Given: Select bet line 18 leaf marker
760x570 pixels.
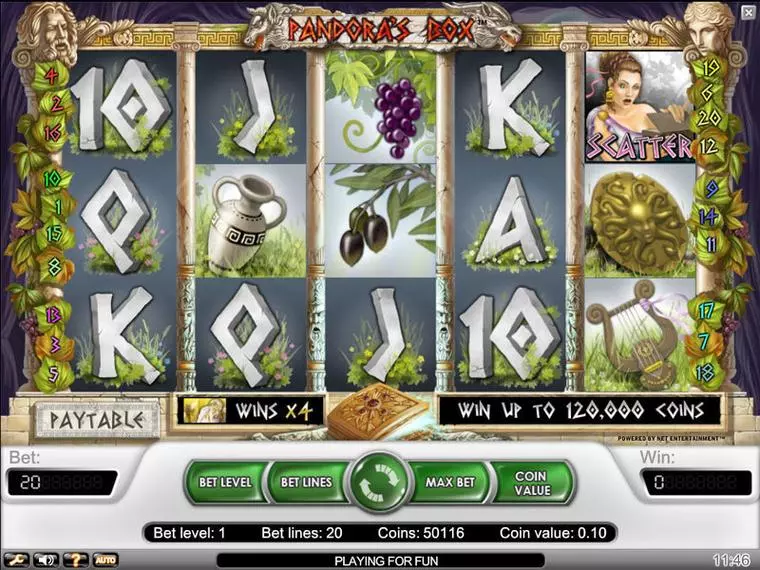Looking at the screenshot, I should click(706, 371).
